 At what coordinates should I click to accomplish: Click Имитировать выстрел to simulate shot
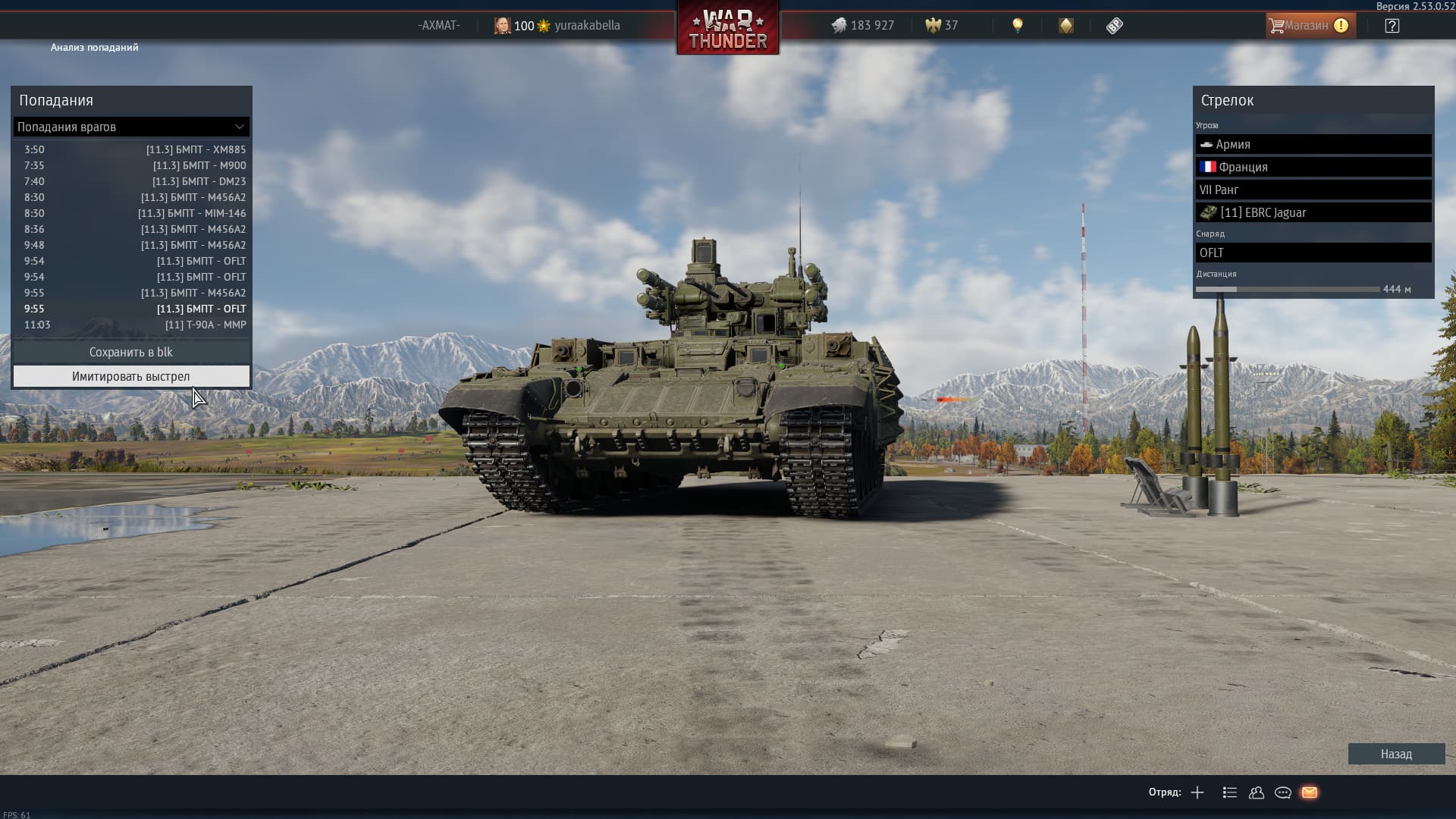(x=131, y=376)
